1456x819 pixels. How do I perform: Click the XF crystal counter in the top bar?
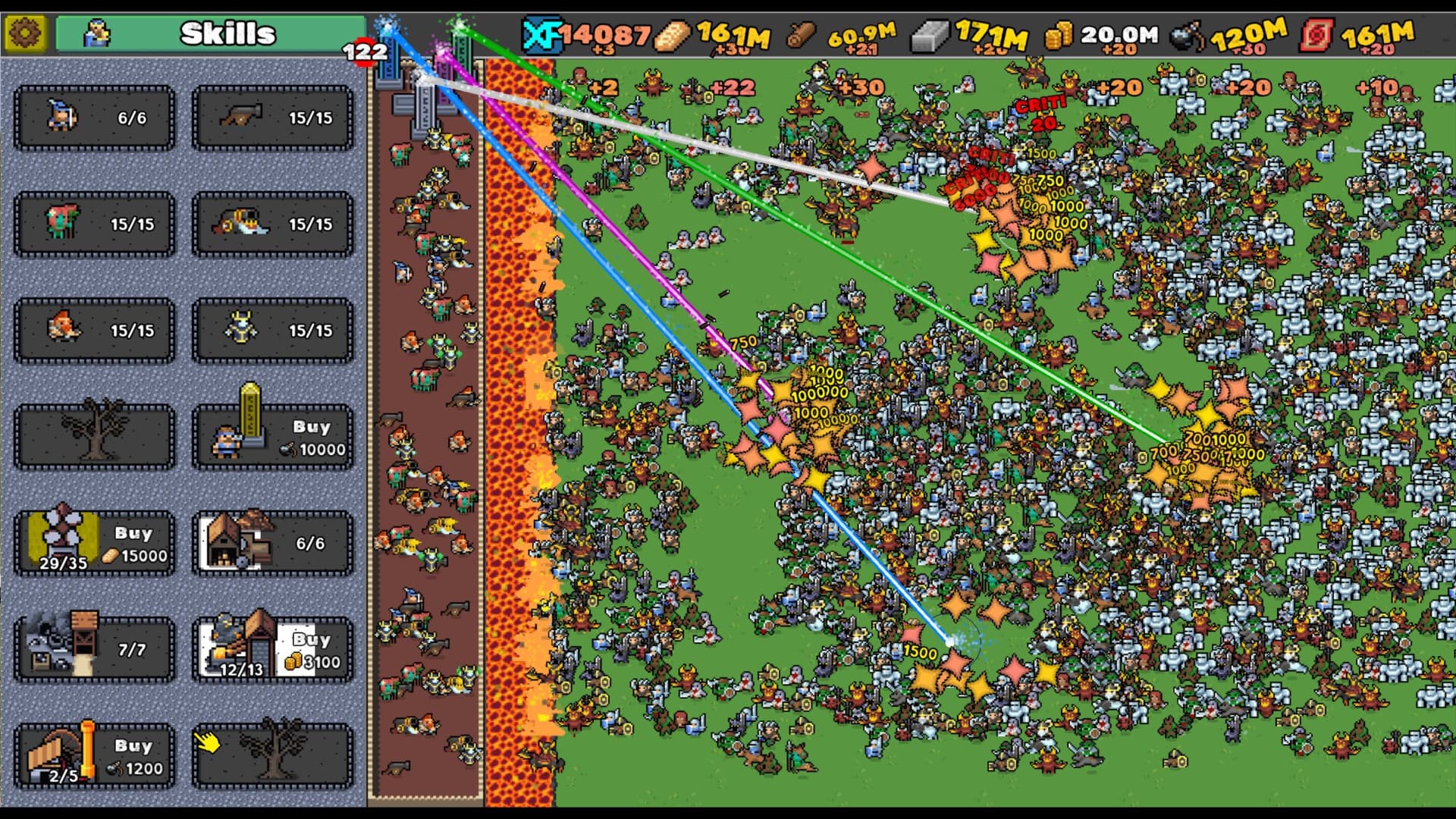coord(576,33)
